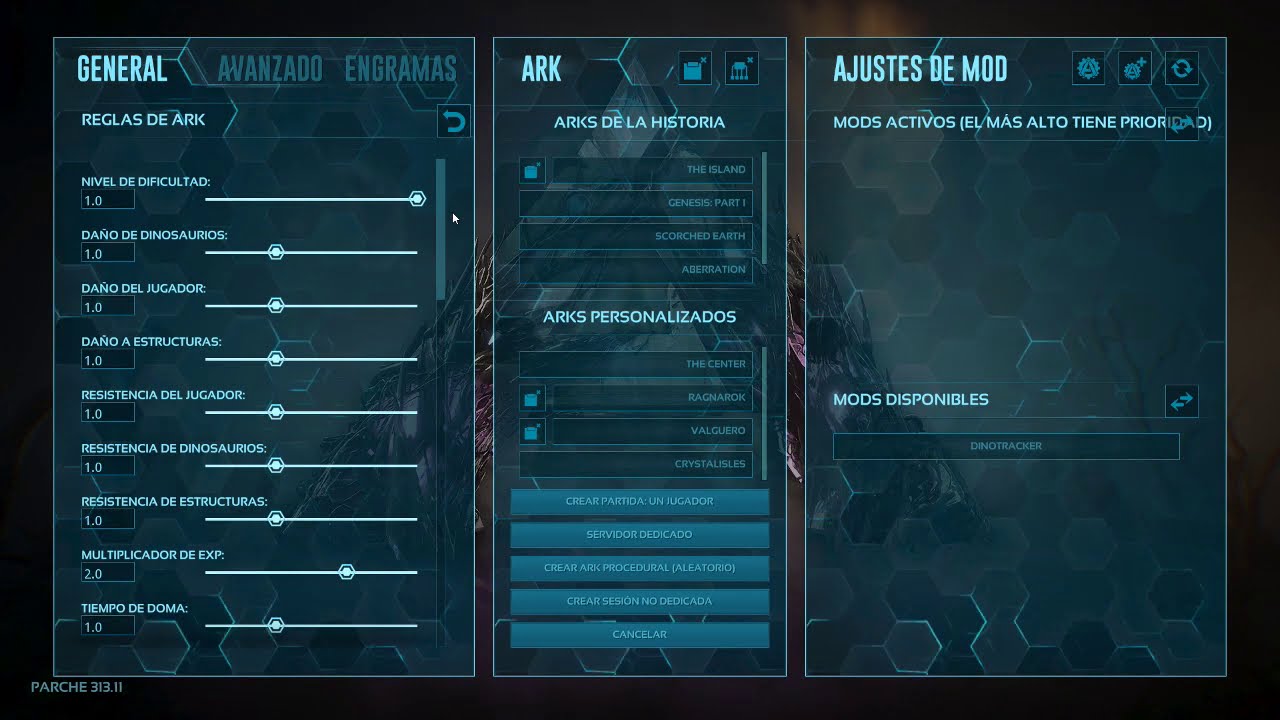Click the Multiplicador de Exp value field
This screenshot has width=1280, height=720.
[x=107, y=572]
